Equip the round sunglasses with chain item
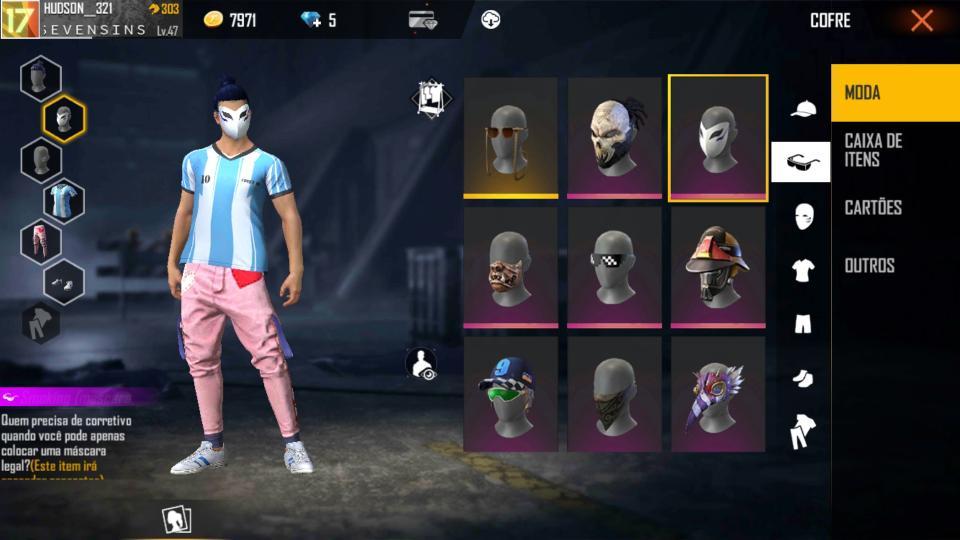Screen dimensions: 960x540 point(510,138)
